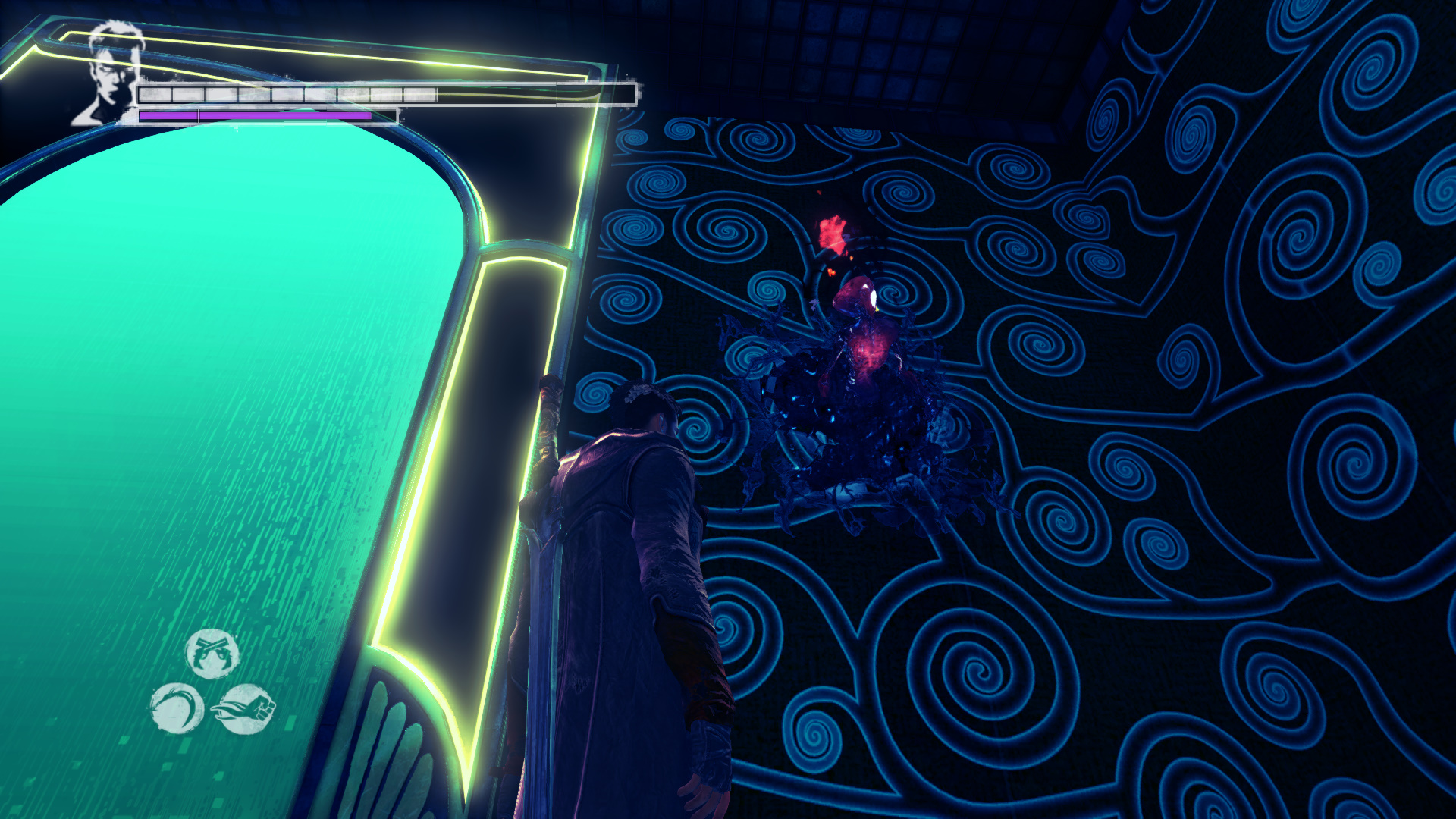The width and height of the screenshot is (1456, 819).
Task: Choose the scythe weapon icon
Action: 177,708
